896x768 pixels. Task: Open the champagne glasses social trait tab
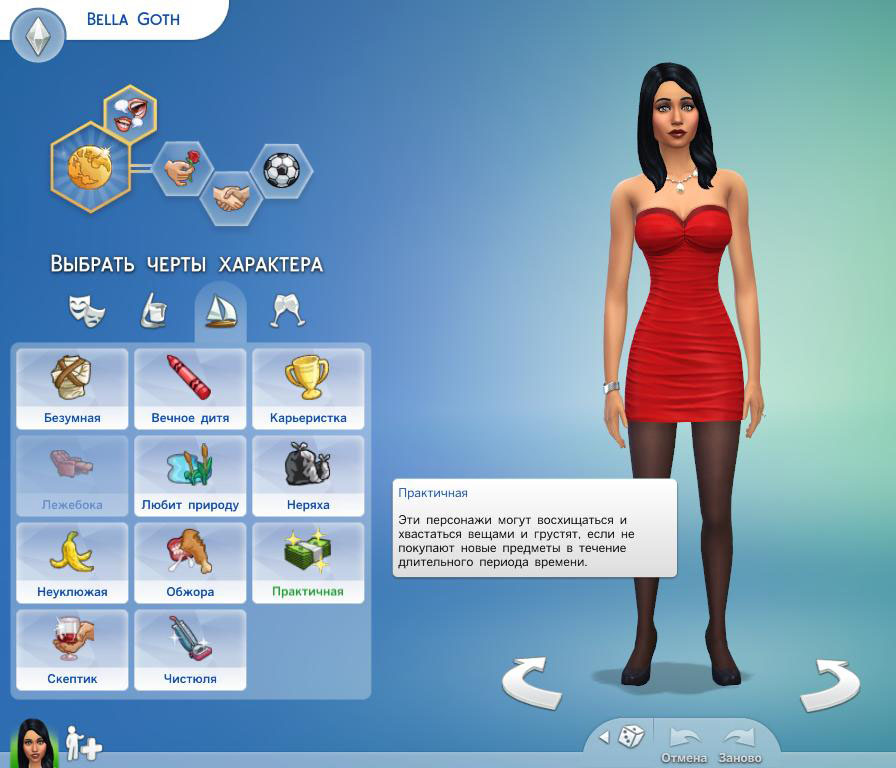287,311
